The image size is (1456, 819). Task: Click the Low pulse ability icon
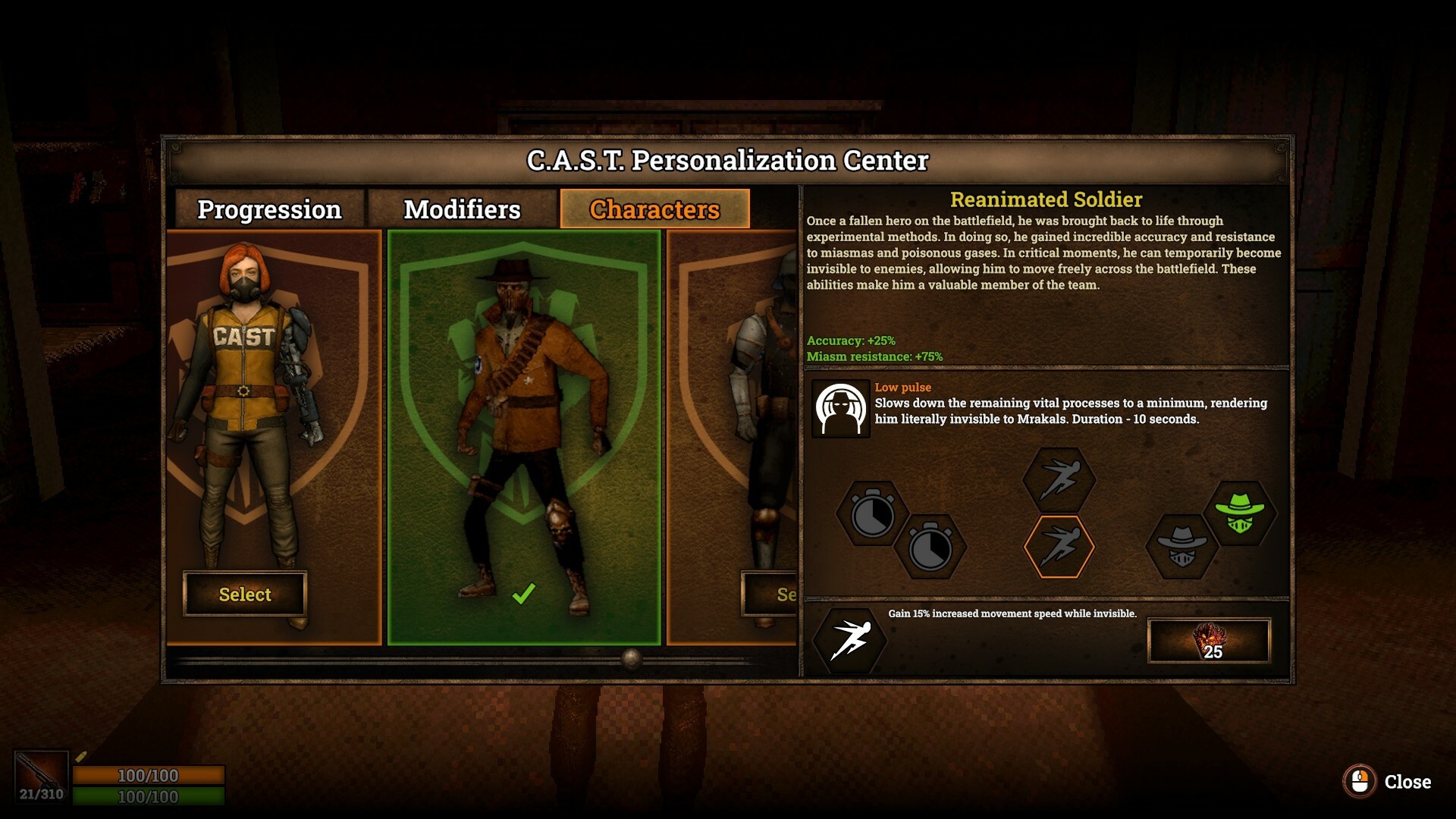pos(840,409)
